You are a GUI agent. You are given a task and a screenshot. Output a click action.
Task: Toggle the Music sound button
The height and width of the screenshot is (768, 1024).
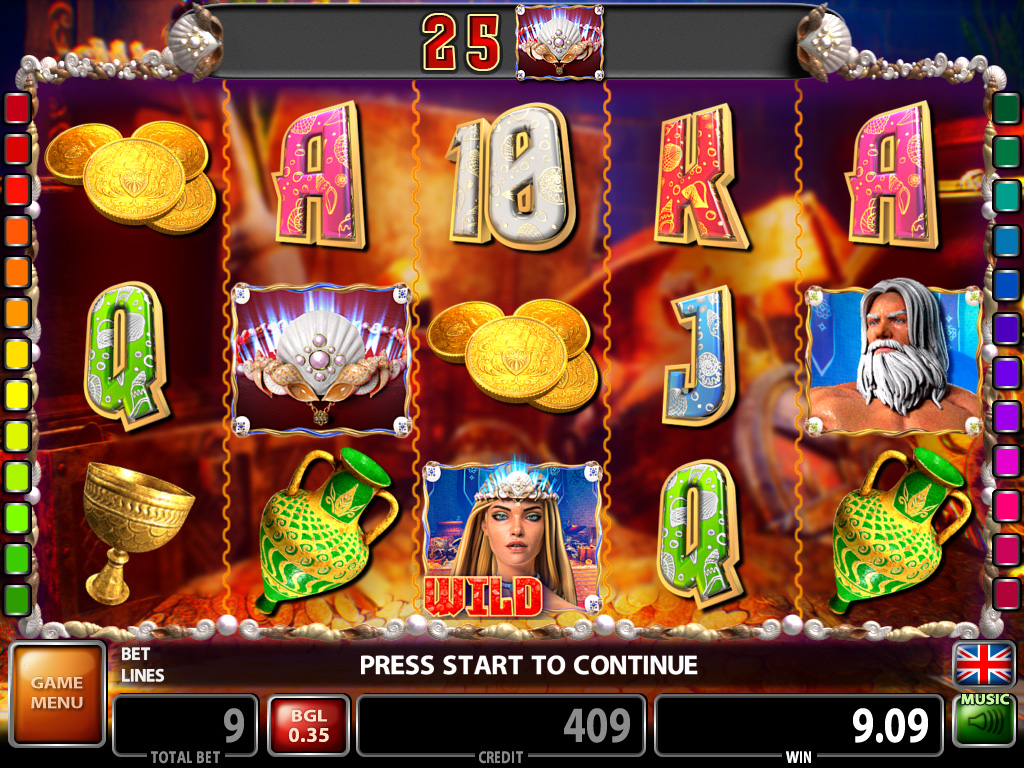[x=984, y=720]
